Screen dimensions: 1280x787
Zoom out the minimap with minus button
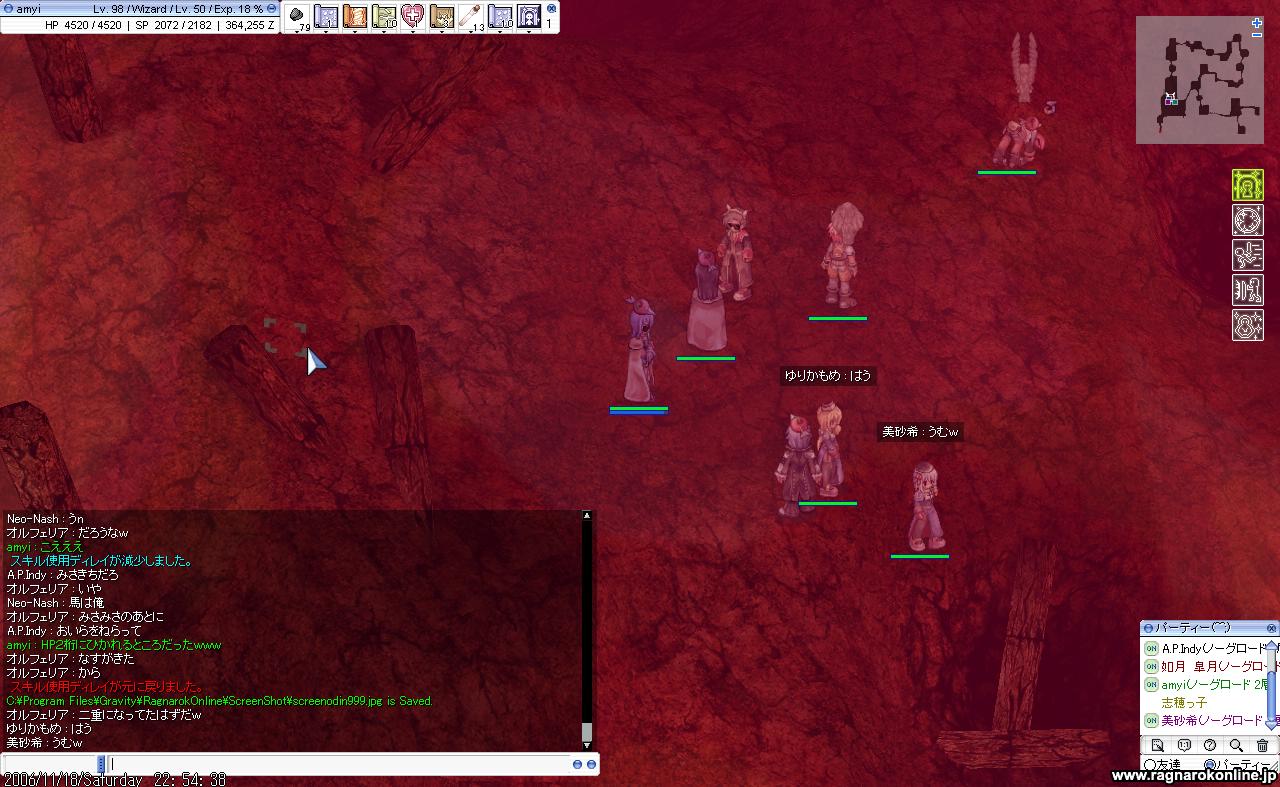(x=1257, y=35)
